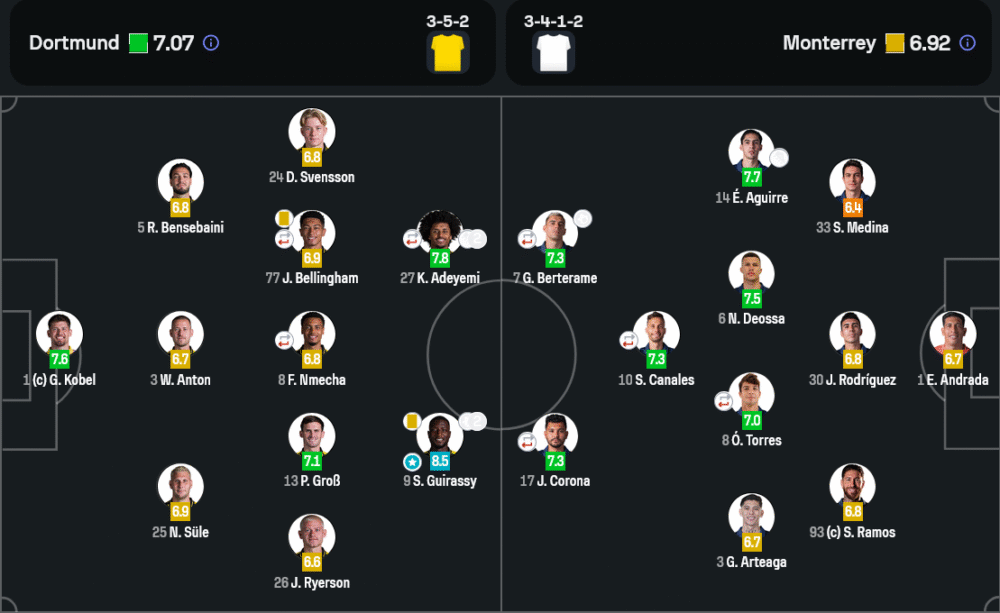Choose G. Berterame on the pitch
This screenshot has width=1000, height=613.
pyautogui.click(x=555, y=233)
